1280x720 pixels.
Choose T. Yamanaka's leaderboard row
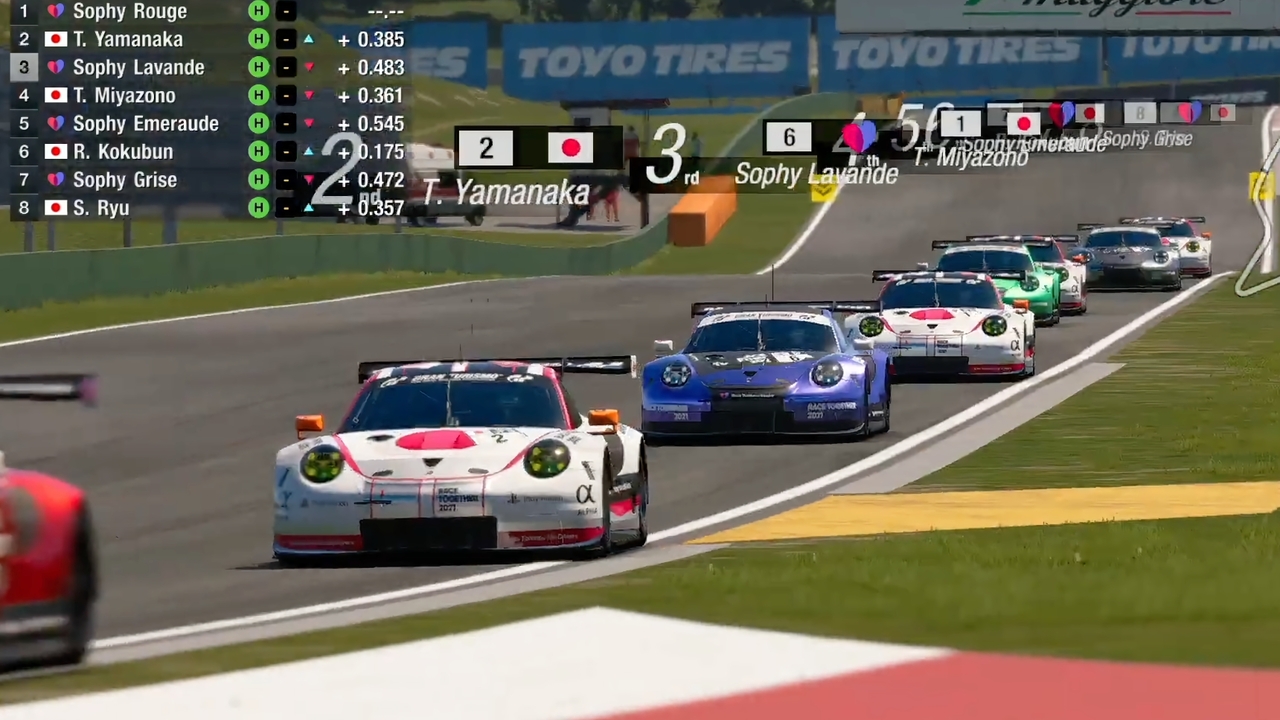127,40
